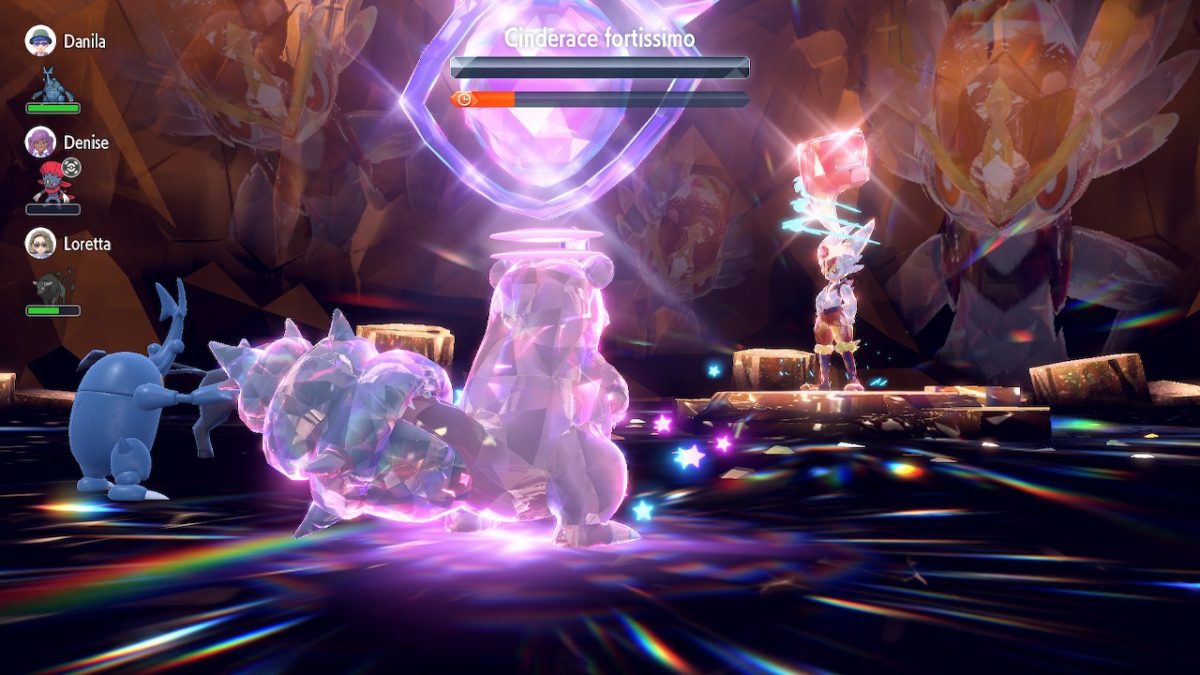
Task: Click Denise's red-crested Pokémon party icon
Action: 52,185
